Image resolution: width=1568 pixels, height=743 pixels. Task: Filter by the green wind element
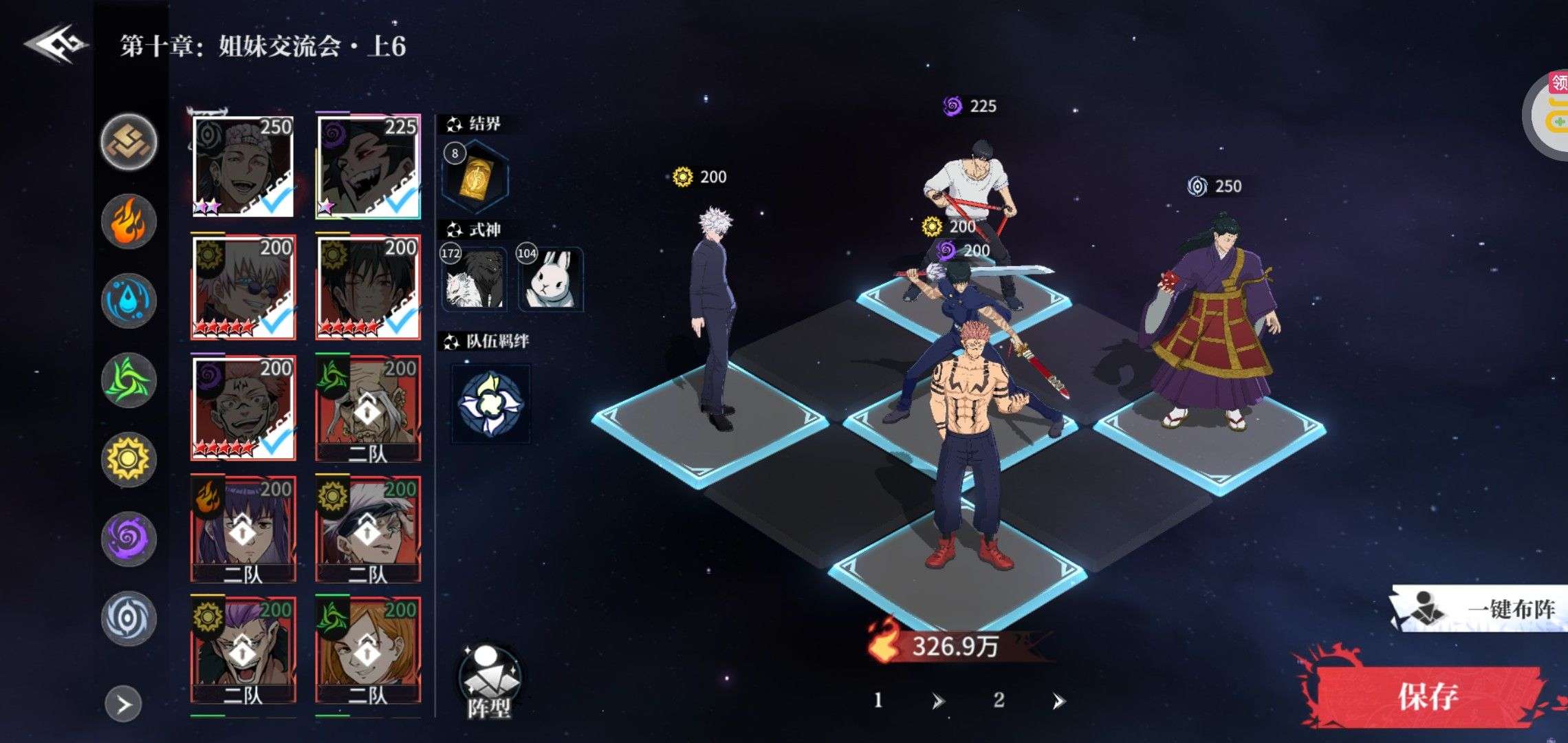(129, 380)
